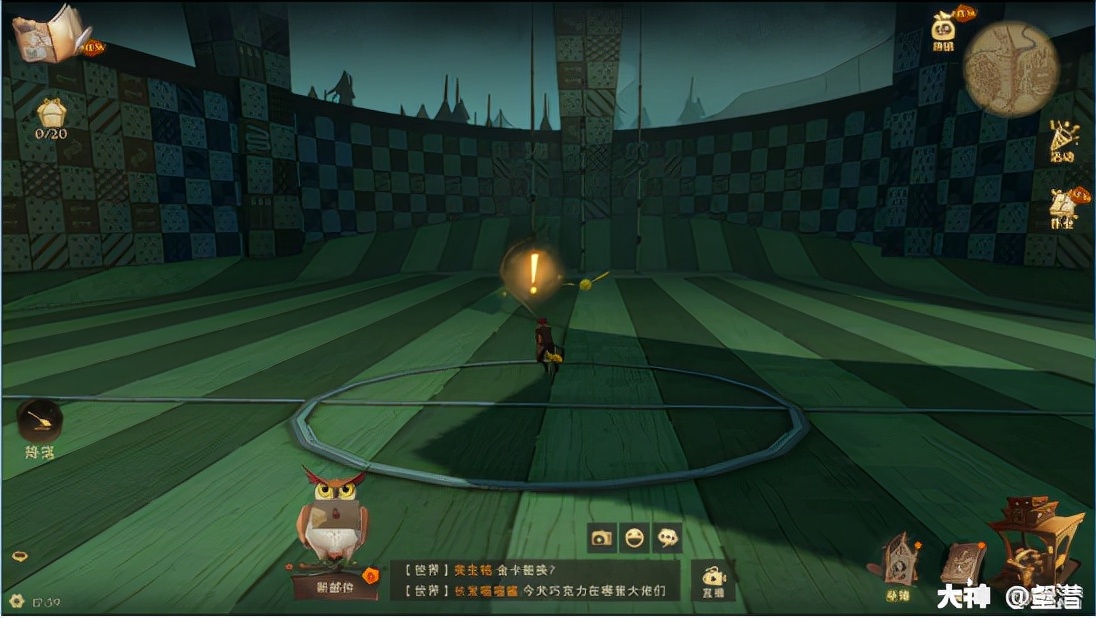The image size is (1096, 618).
Task: Open the speech bubble chat button
Action: coord(668,537)
